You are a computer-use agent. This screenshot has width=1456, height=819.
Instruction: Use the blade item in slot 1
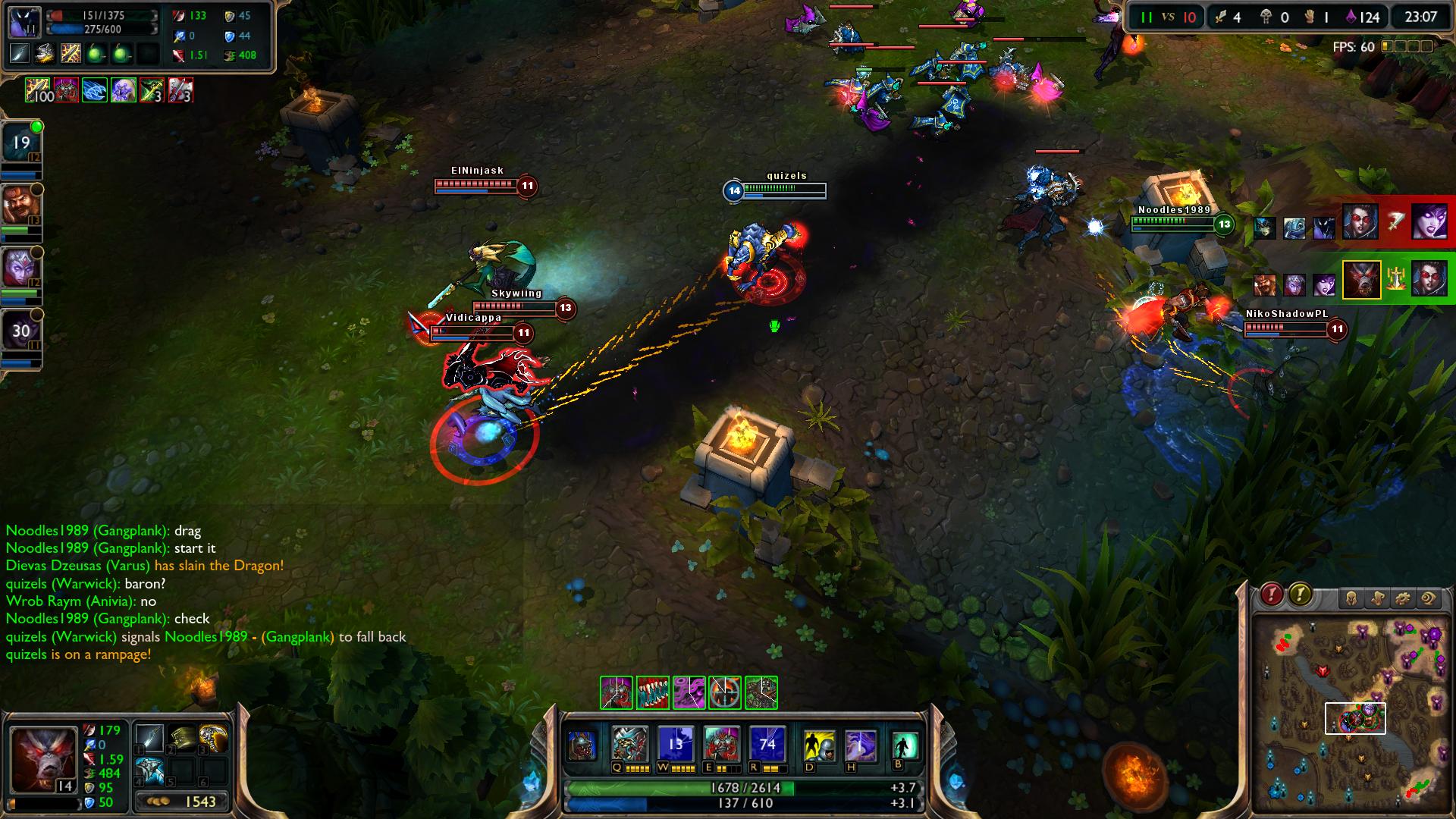point(149,737)
